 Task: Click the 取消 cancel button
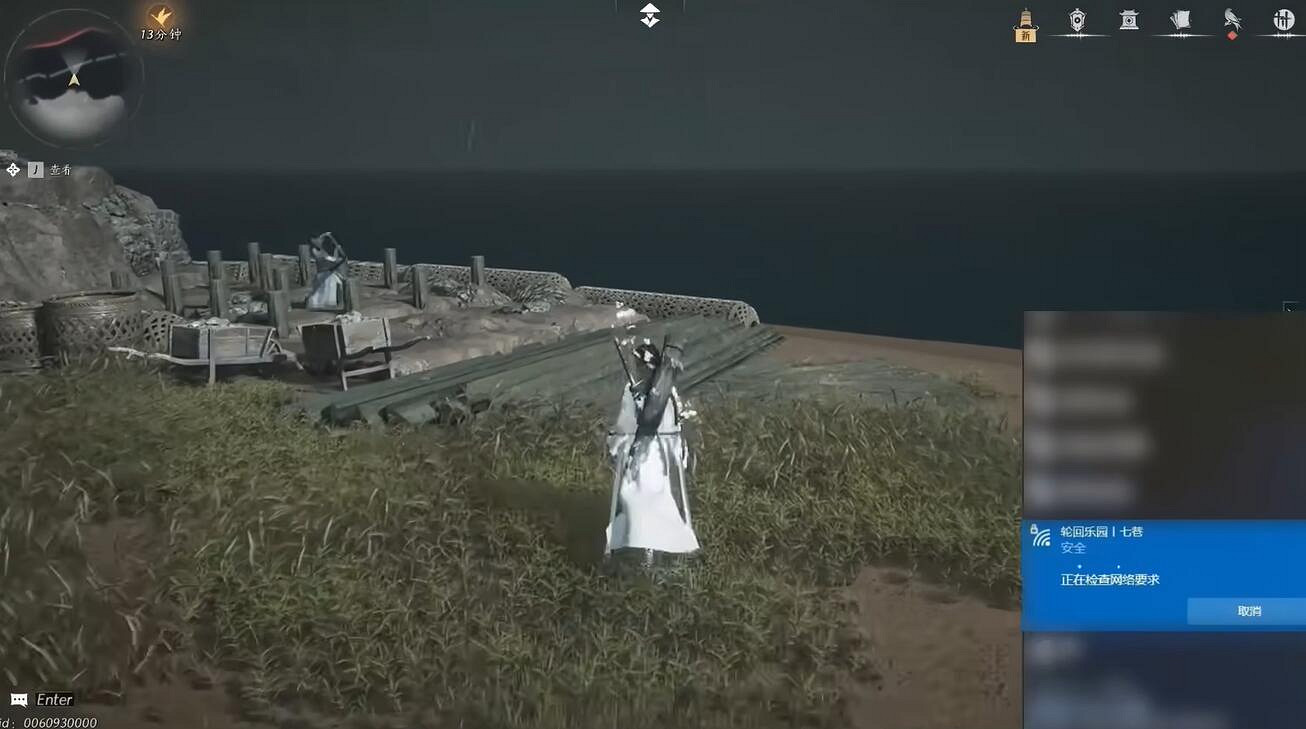pos(1247,610)
